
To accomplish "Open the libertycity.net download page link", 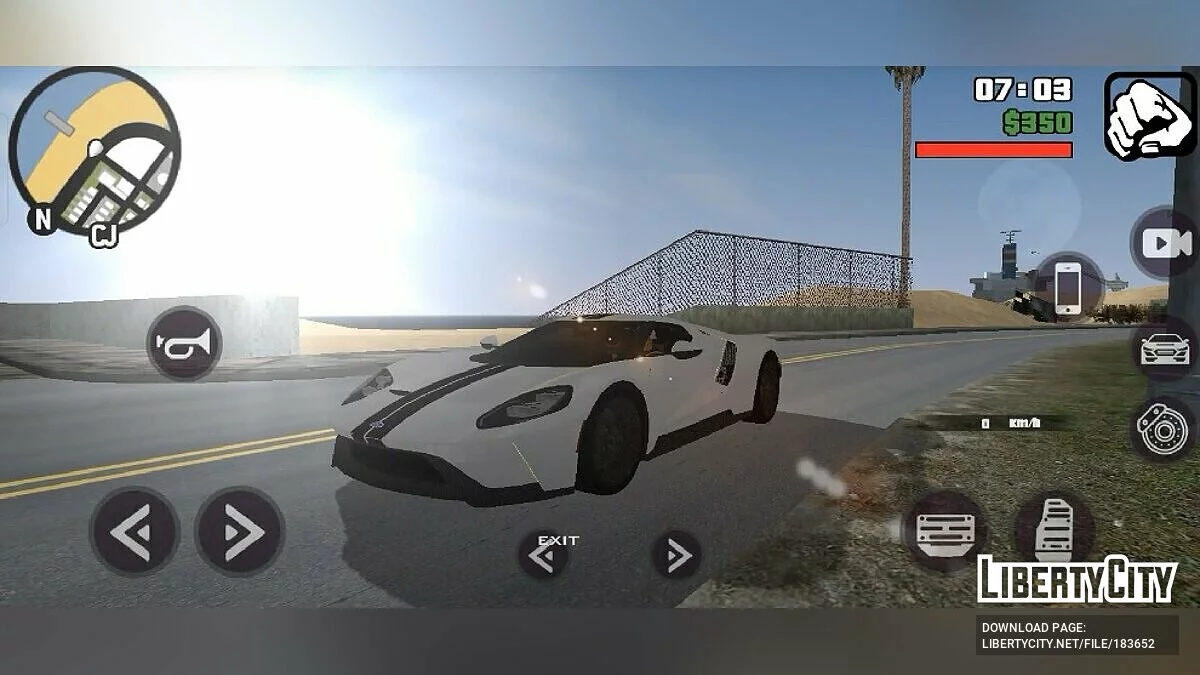I will pyautogui.click(x=1068, y=636).
